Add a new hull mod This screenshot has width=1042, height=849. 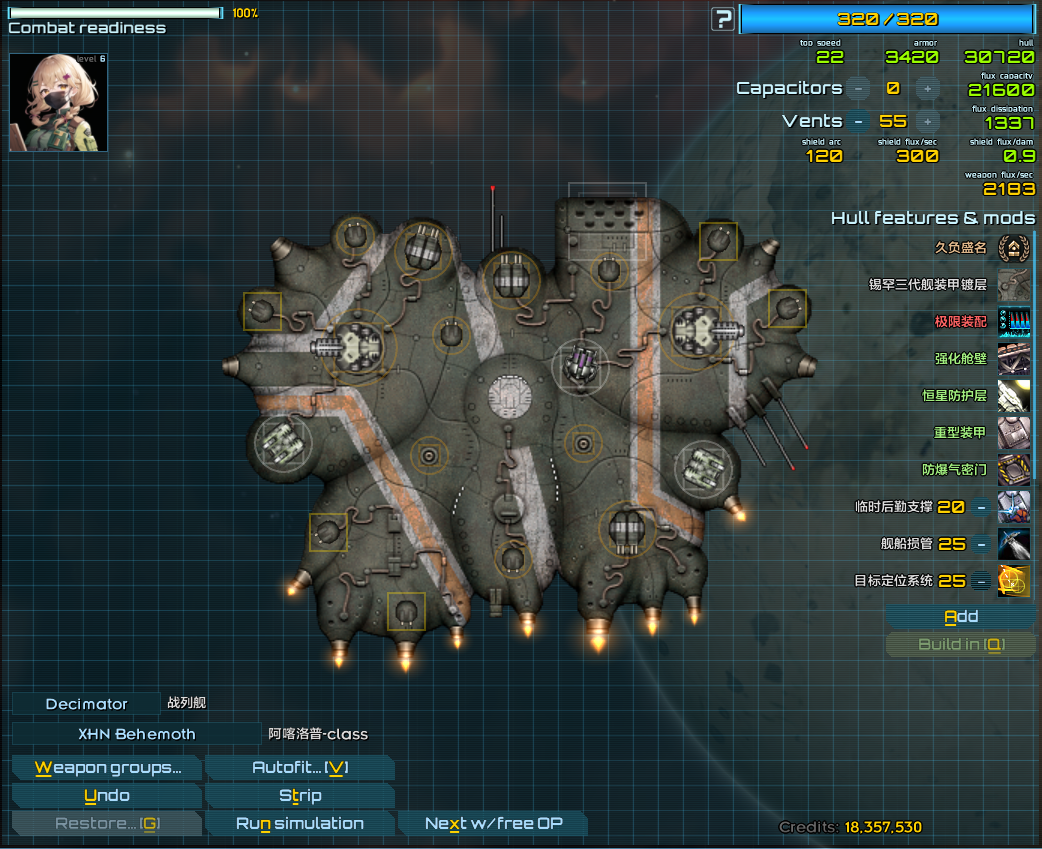(960, 617)
